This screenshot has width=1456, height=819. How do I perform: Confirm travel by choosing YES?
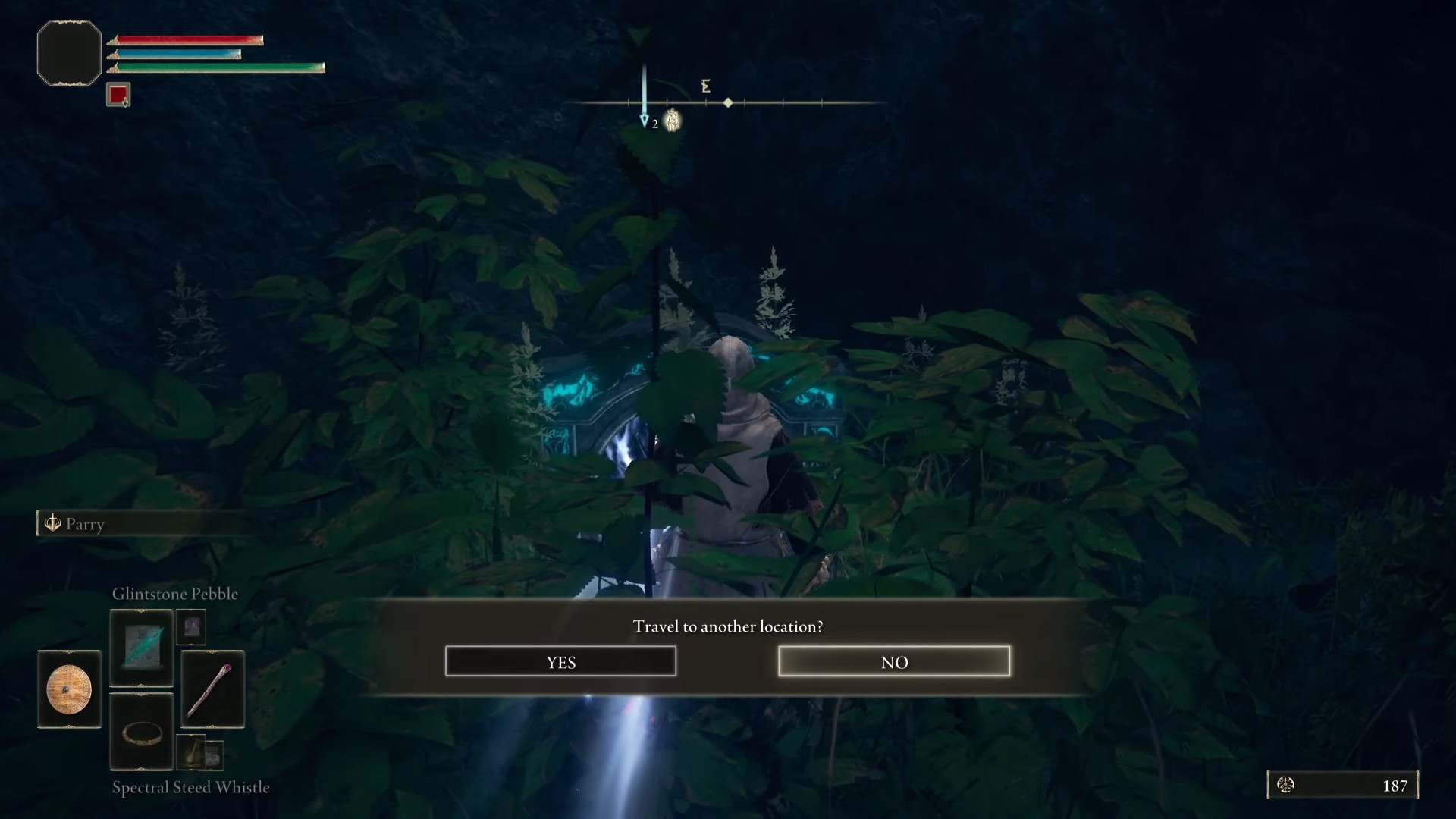(x=560, y=661)
